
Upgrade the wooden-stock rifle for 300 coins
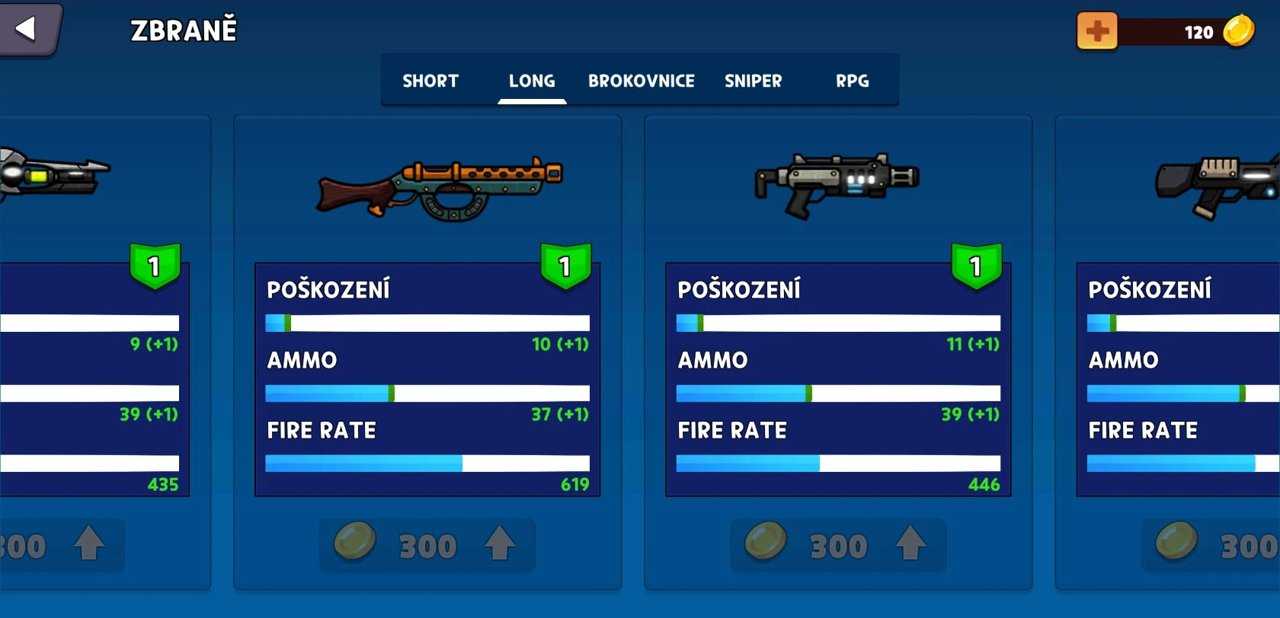click(428, 545)
